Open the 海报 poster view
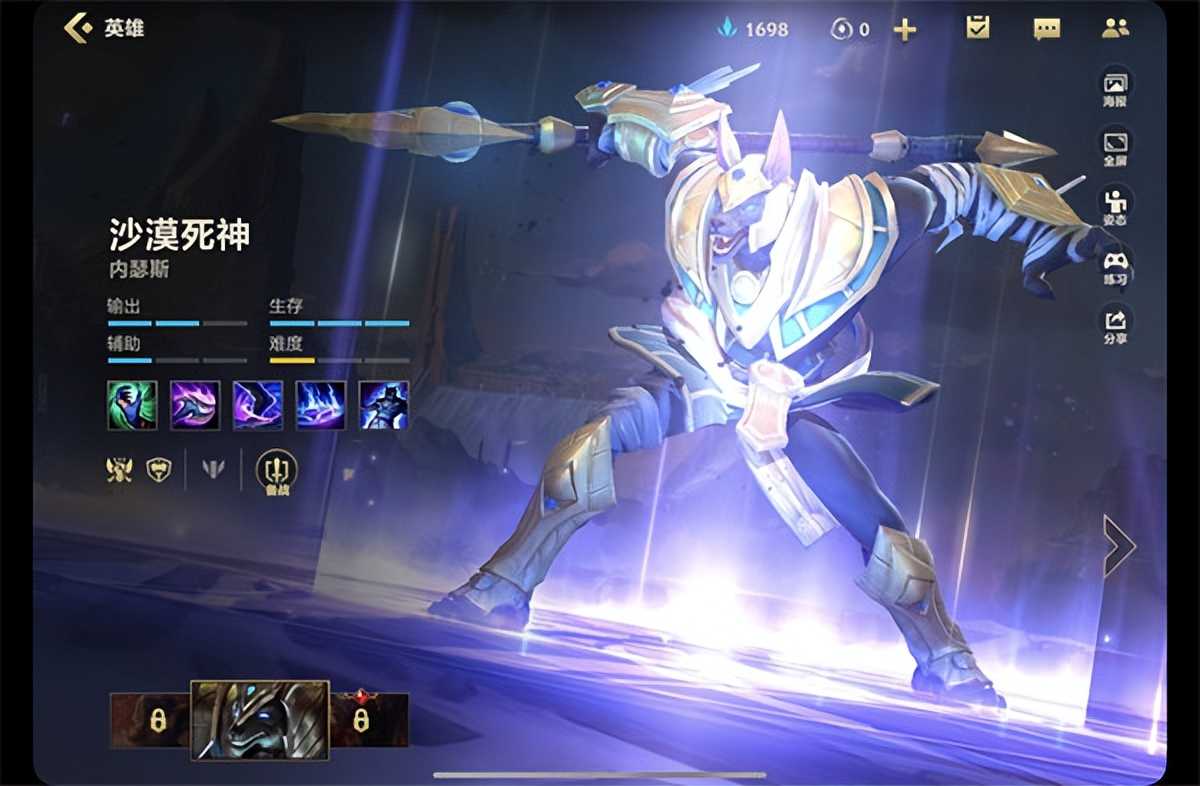Image resolution: width=1200 pixels, height=786 pixels. (x=1114, y=87)
